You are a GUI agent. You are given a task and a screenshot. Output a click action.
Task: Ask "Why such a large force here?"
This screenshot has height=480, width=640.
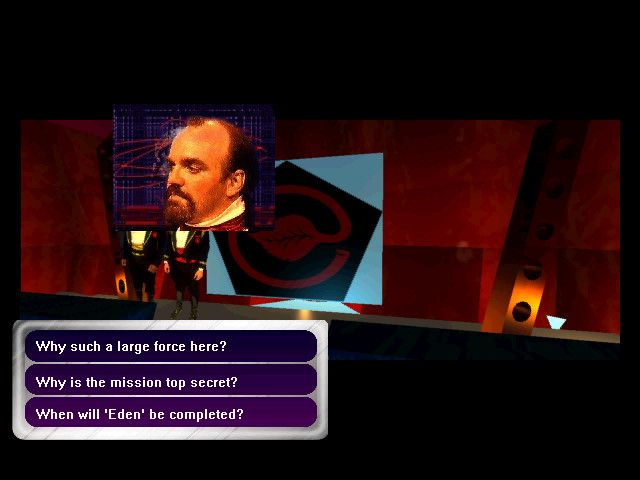point(170,347)
